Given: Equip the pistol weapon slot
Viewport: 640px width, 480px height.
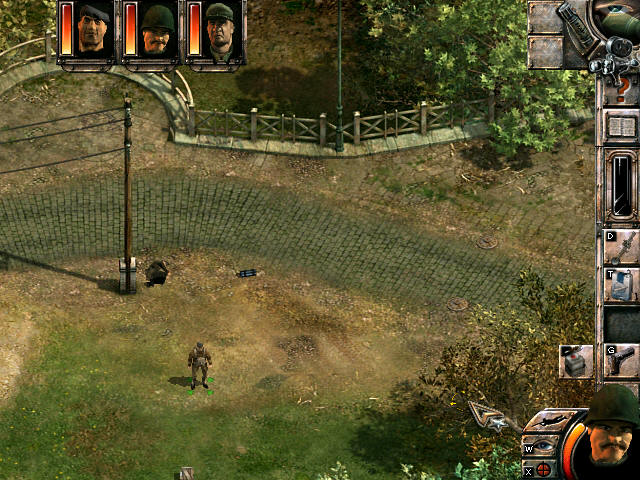Looking at the screenshot, I should tap(622, 360).
